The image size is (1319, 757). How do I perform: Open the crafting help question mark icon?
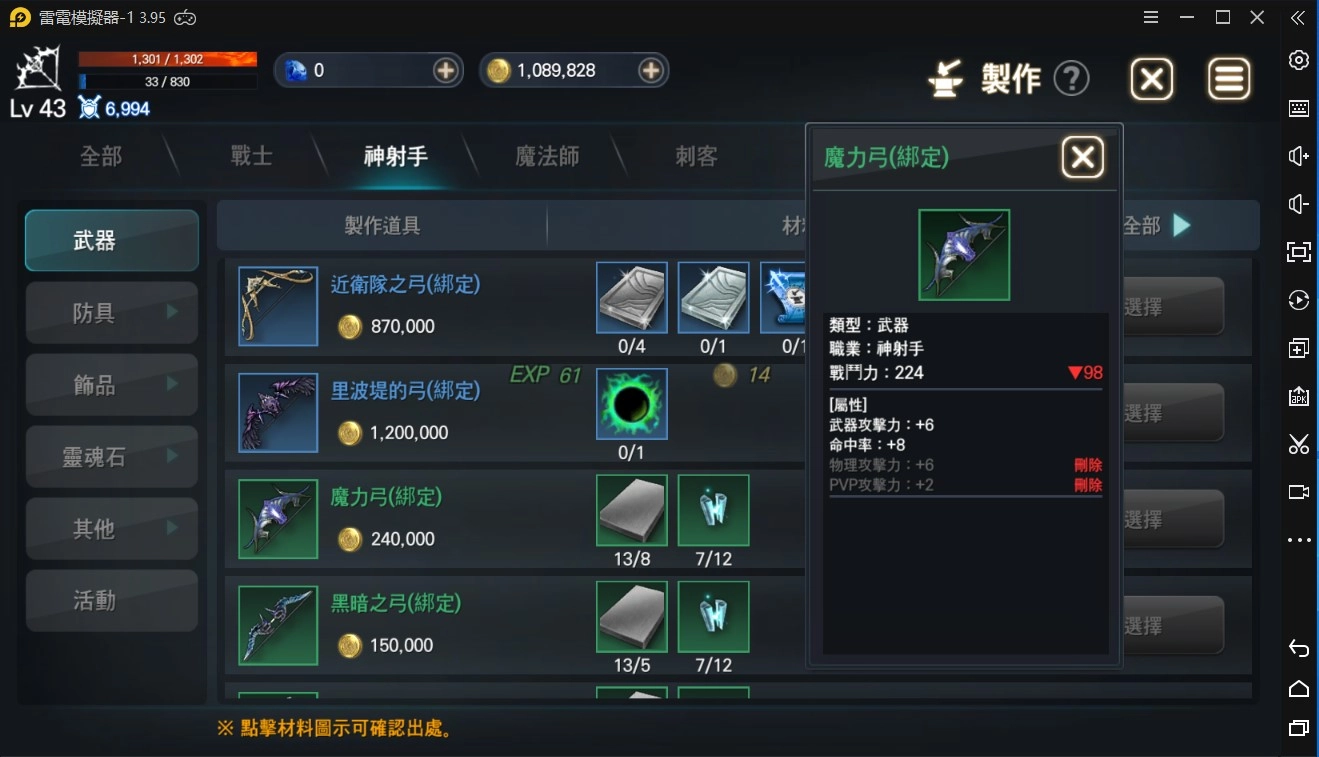coord(1072,78)
